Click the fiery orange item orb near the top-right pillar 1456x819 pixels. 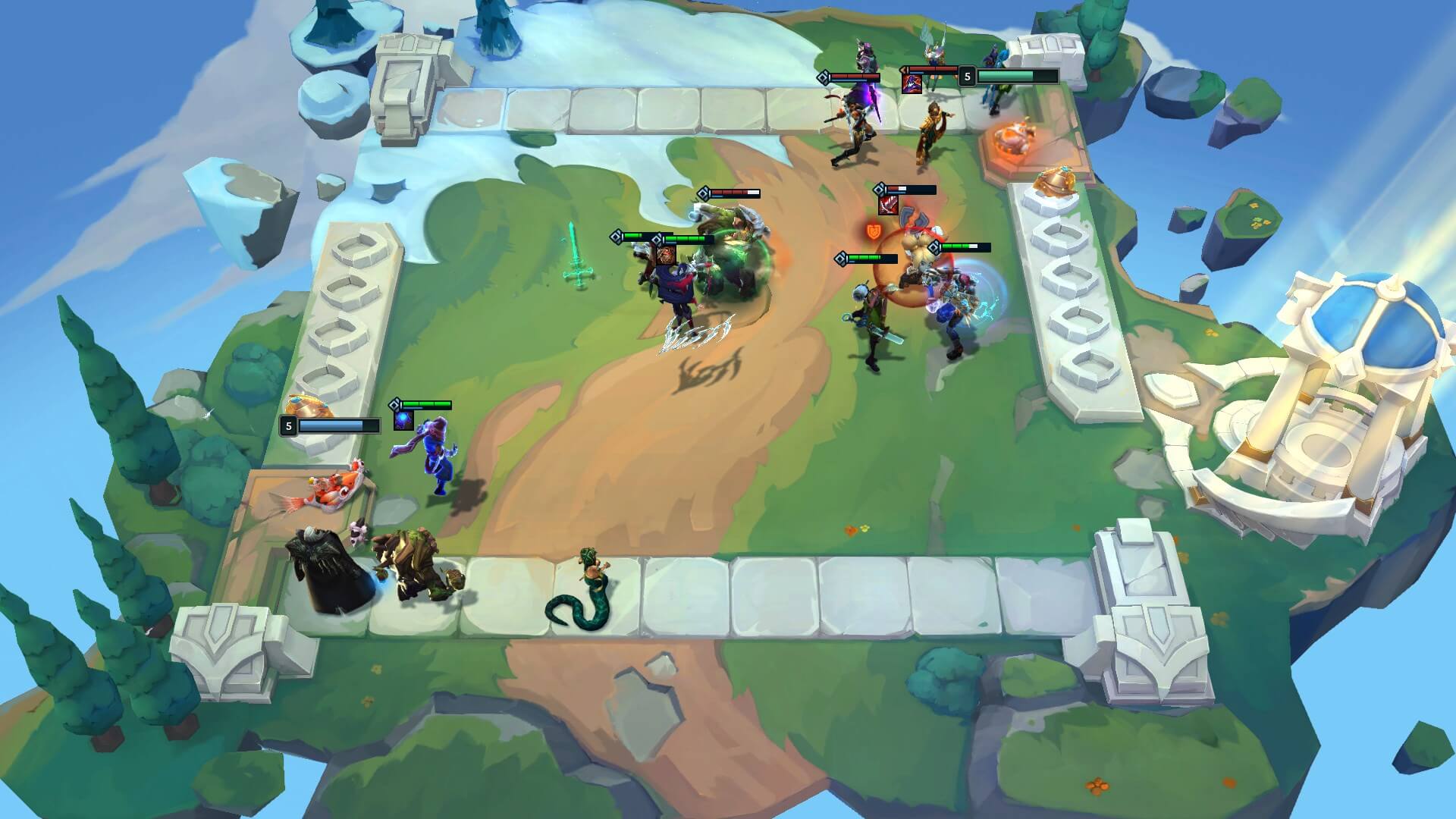pyautogui.click(x=1015, y=138)
